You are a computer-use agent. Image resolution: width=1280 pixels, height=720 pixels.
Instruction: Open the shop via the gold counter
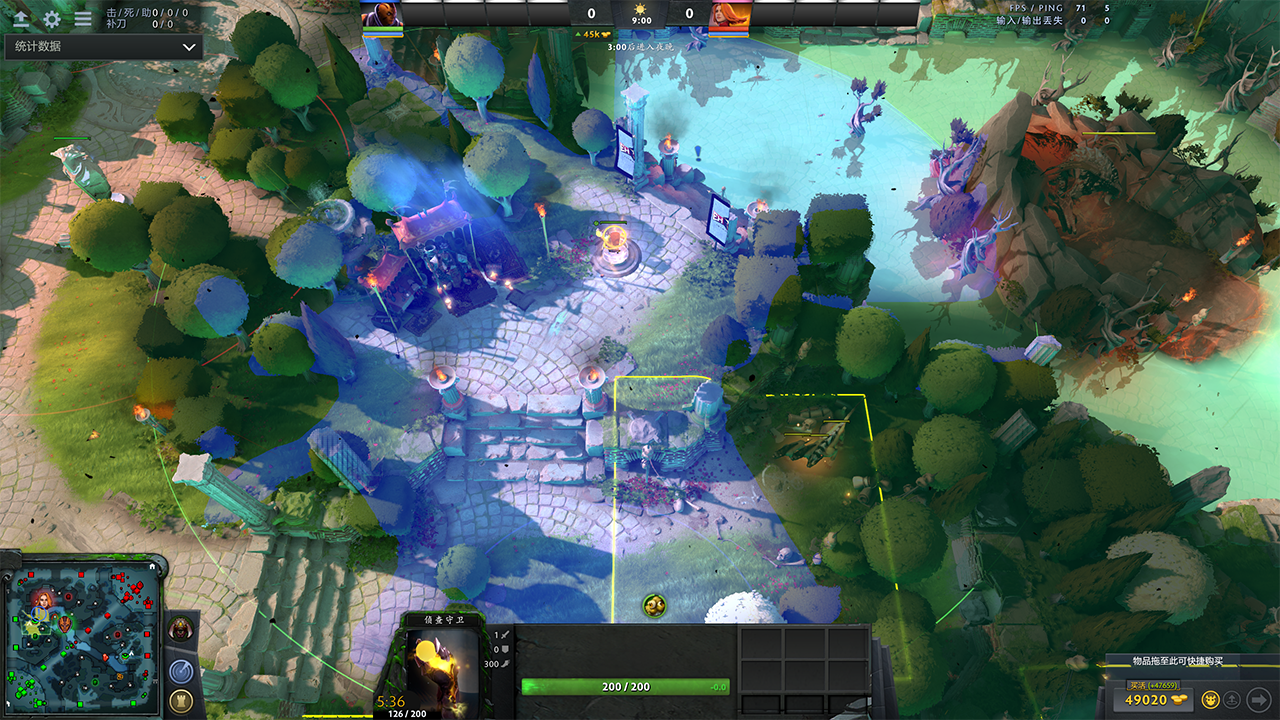click(x=1151, y=699)
